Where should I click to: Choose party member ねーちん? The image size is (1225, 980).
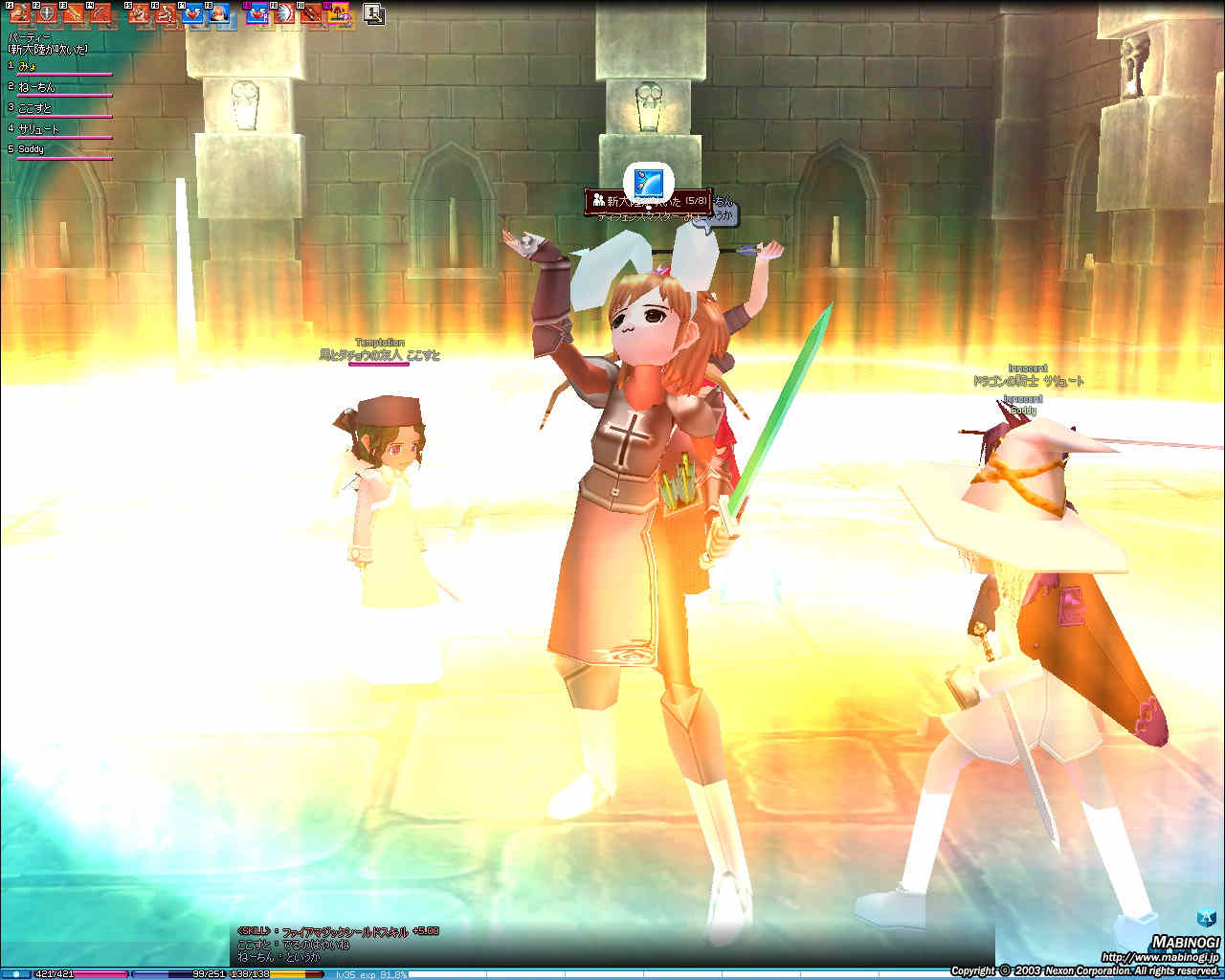pyautogui.click(x=36, y=87)
